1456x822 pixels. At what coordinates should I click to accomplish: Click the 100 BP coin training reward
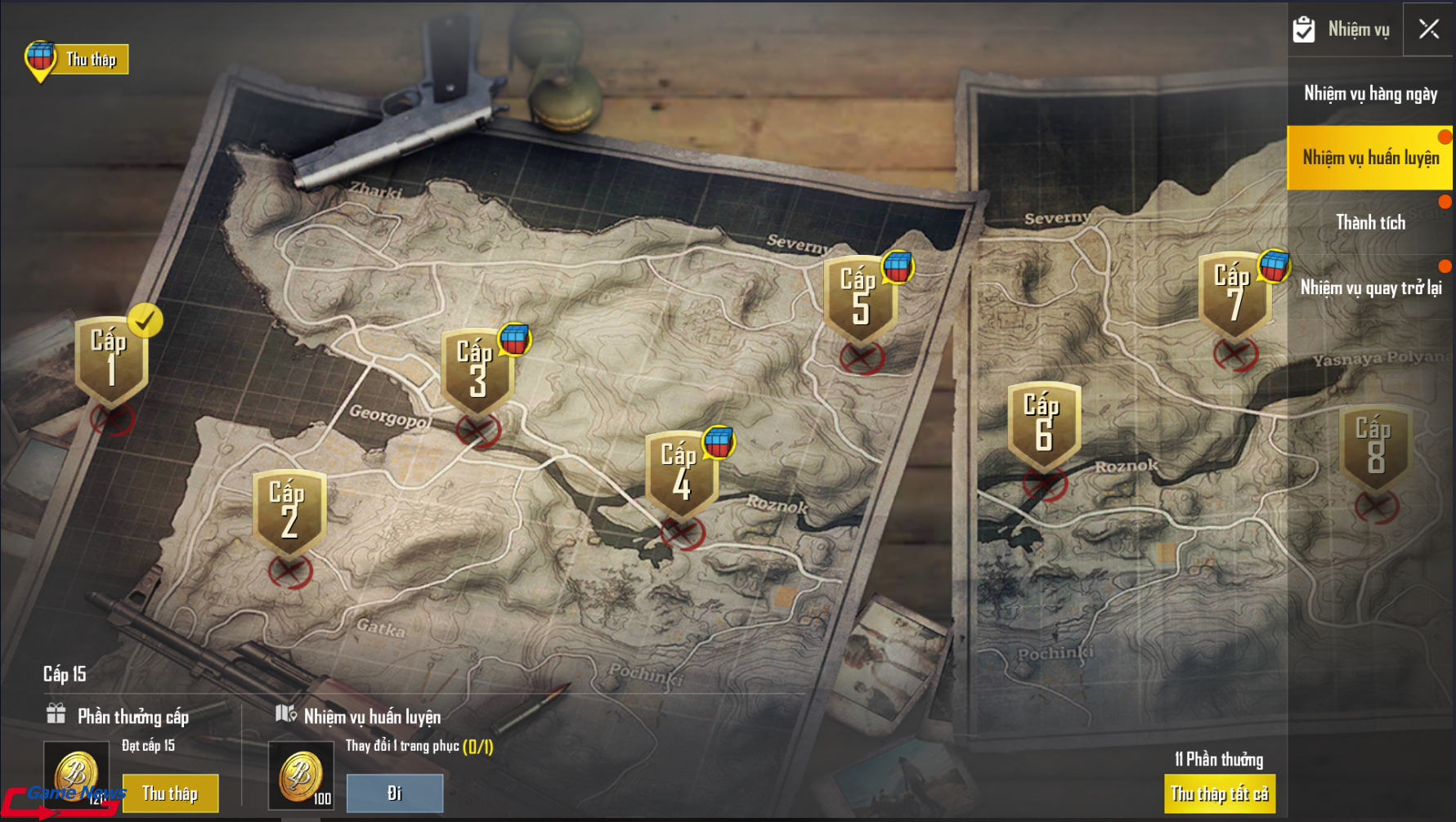301,776
